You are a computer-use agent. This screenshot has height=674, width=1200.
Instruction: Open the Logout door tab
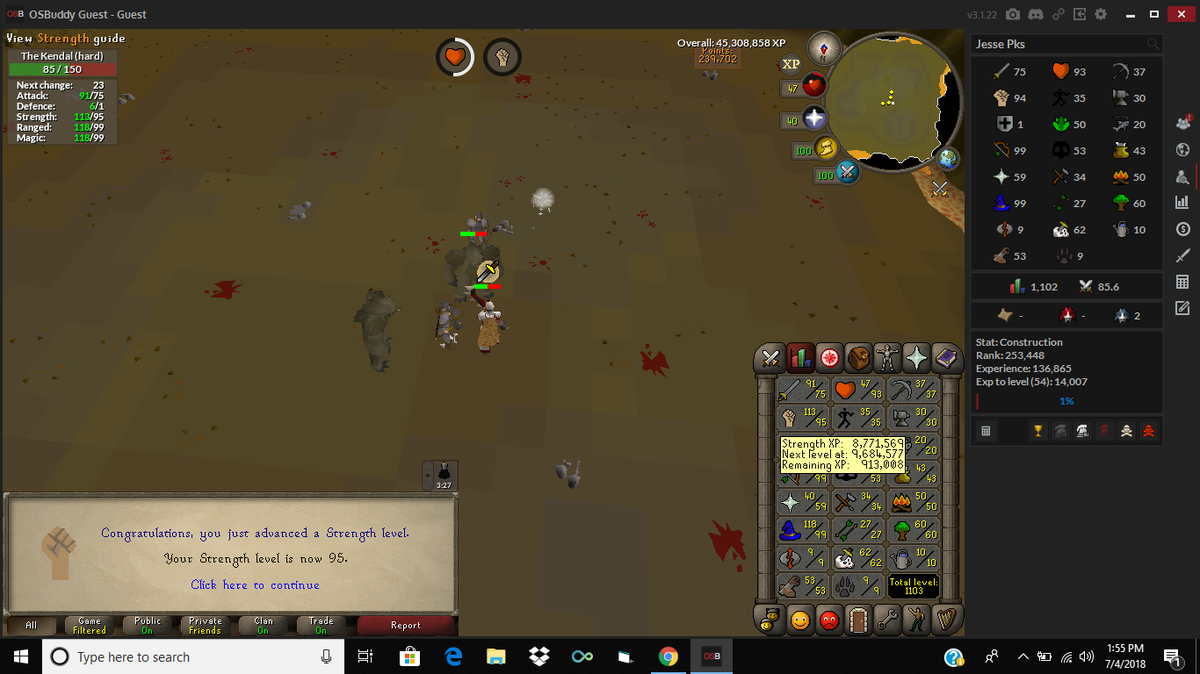[x=858, y=621]
